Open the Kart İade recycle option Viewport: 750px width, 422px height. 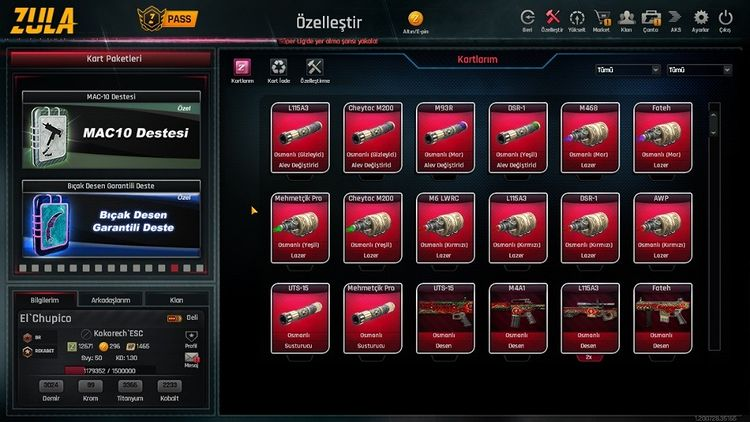[x=277, y=70]
